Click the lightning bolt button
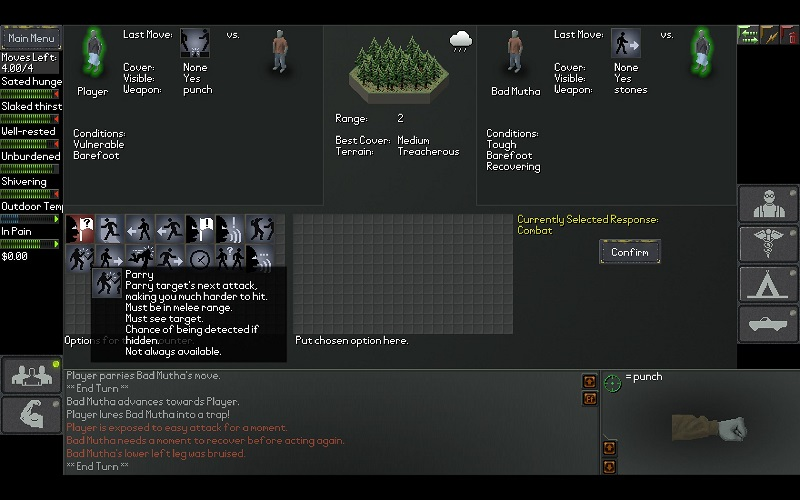Image resolution: width=800 pixels, height=500 pixels. pyautogui.click(x=769, y=35)
